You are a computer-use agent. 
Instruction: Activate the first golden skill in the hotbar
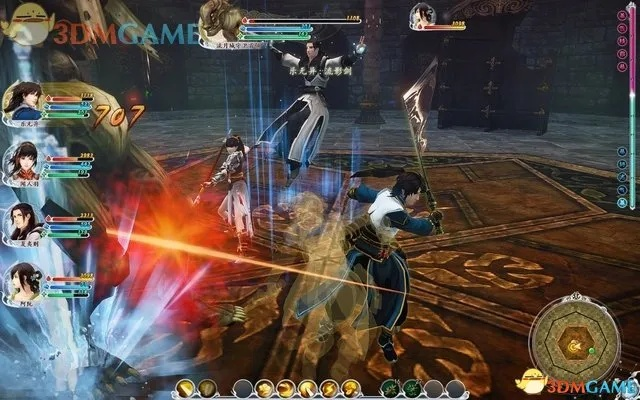coord(183,388)
